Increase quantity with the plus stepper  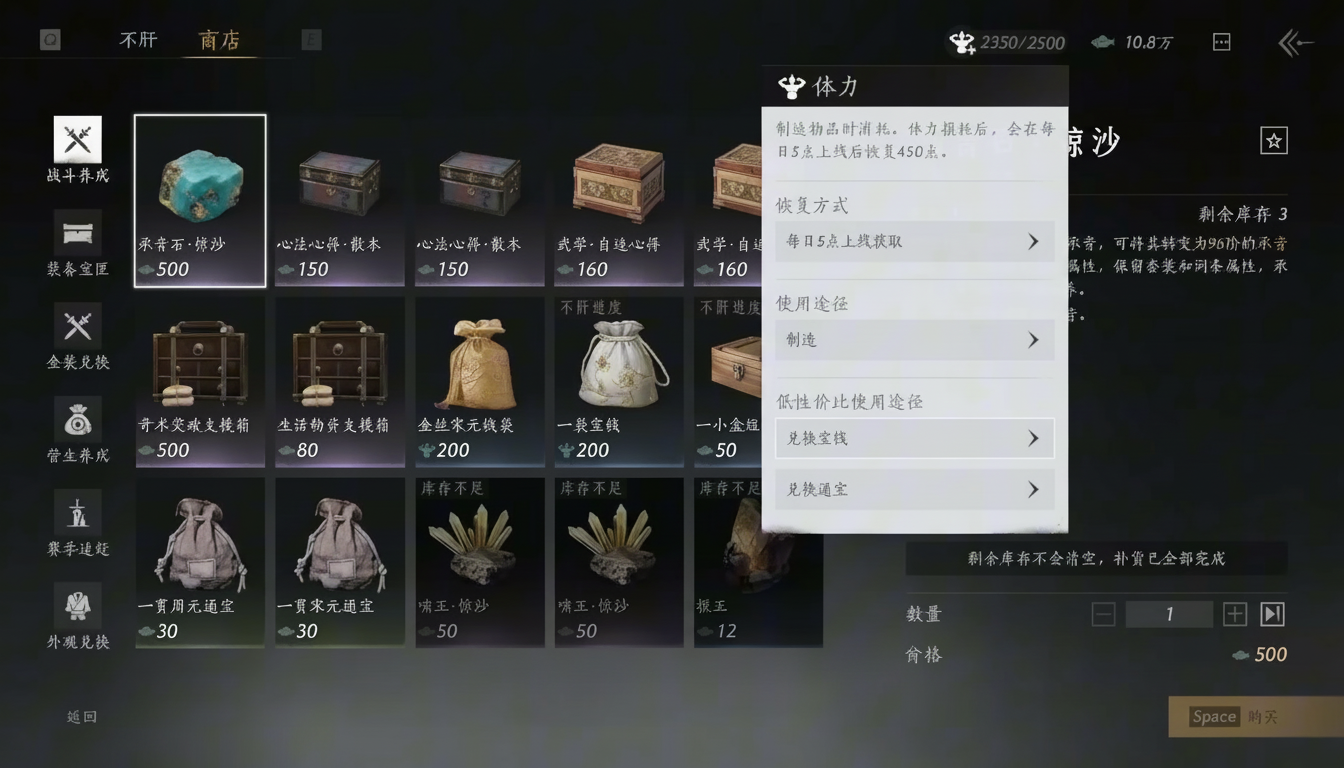coord(1234,614)
